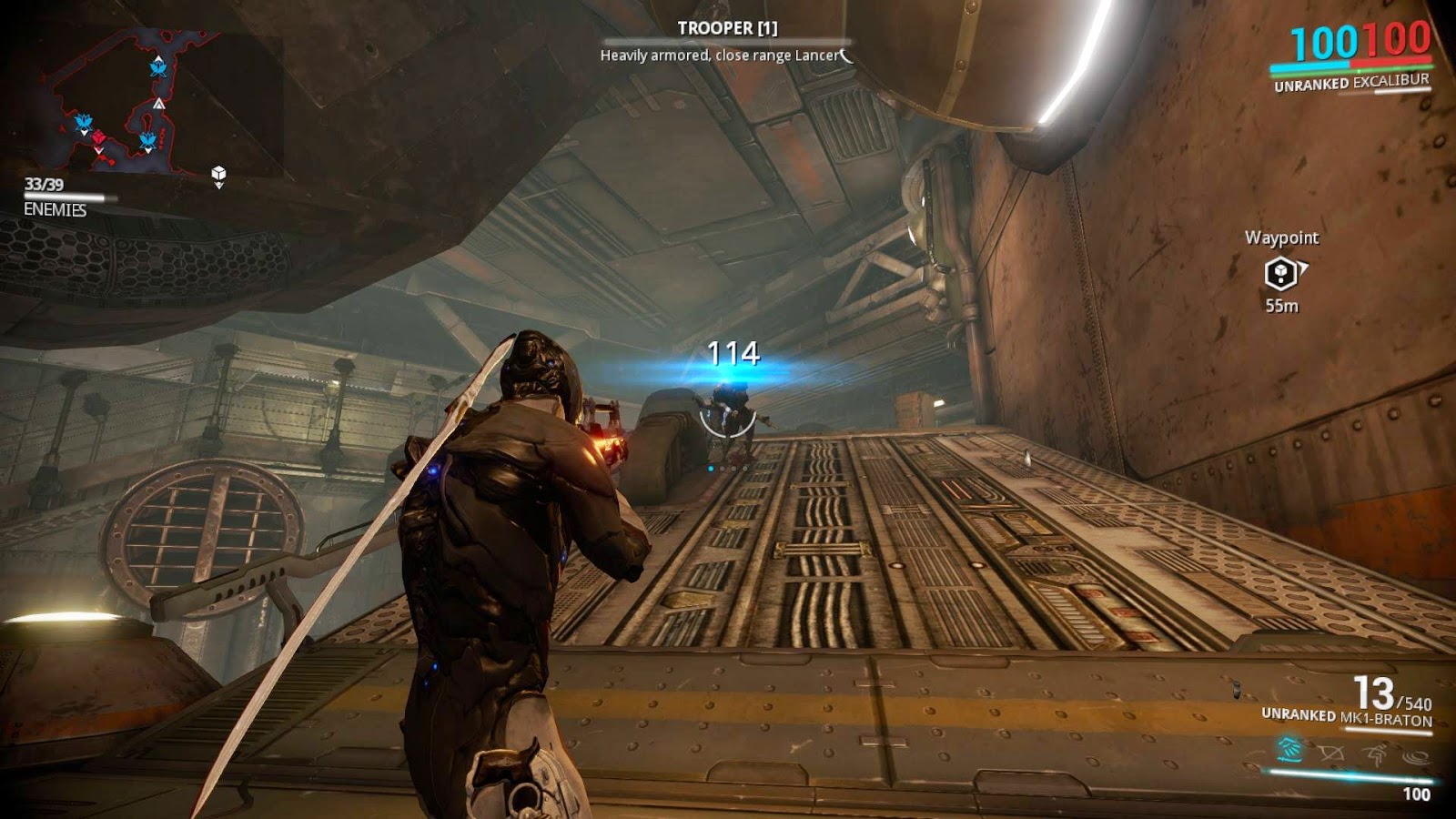Image resolution: width=1456 pixels, height=819 pixels.
Task: Trigger the leaping figure ability icon
Action: point(1374,753)
